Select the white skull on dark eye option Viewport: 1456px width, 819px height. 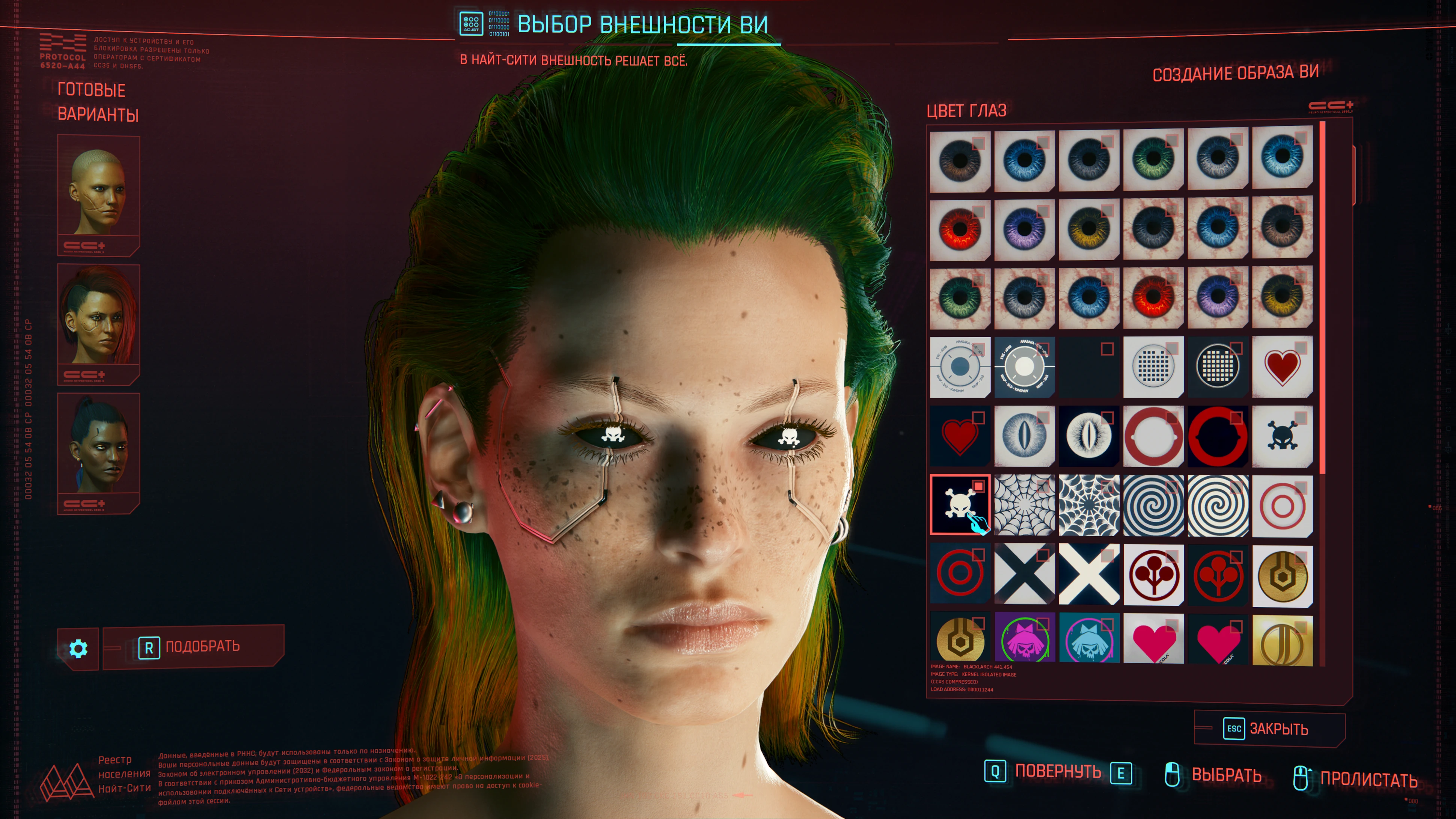click(x=960, y=504)
